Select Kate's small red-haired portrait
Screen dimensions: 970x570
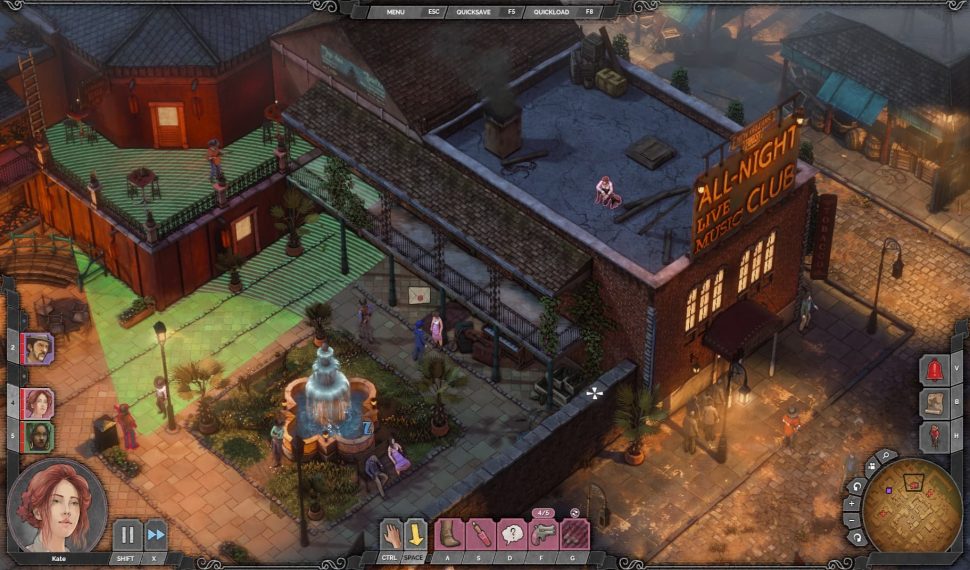click(38, 403)
